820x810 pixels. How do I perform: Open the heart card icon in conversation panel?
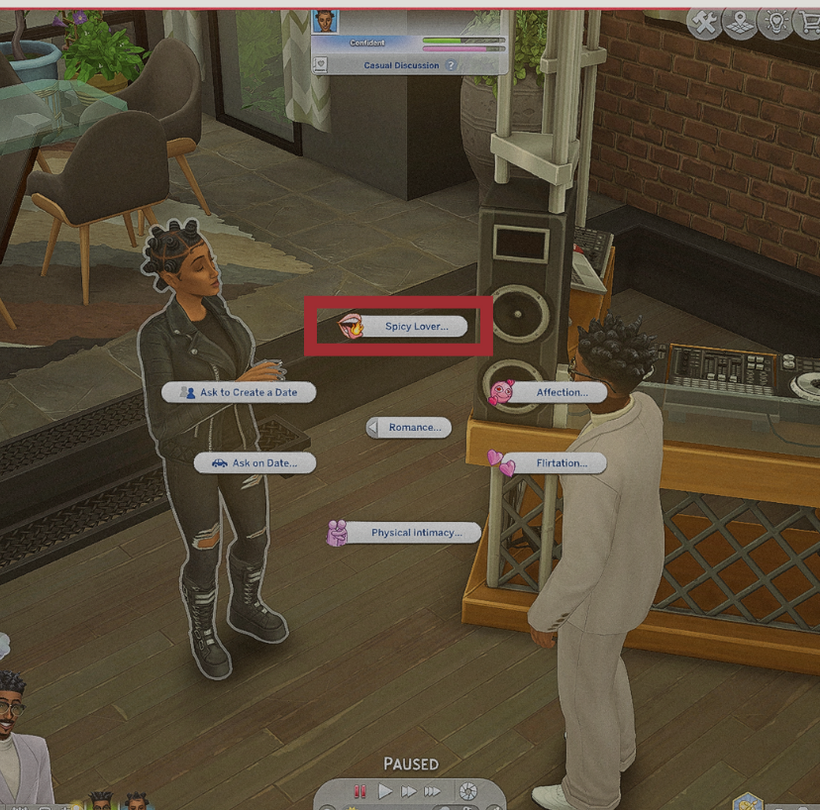(322, 64)
